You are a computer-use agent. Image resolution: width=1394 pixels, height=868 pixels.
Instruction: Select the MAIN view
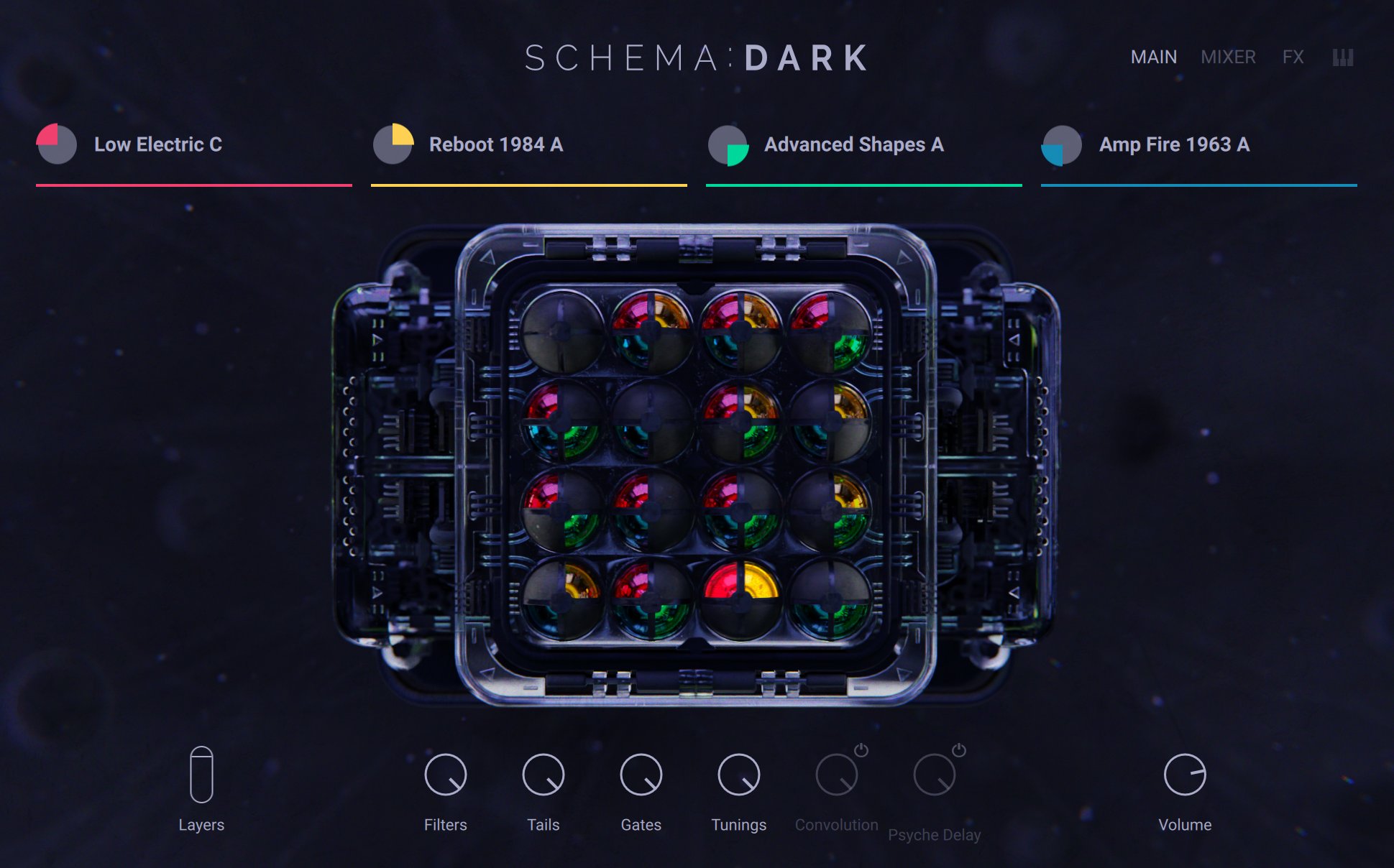pyautogui.click(x=1153, y=57)
